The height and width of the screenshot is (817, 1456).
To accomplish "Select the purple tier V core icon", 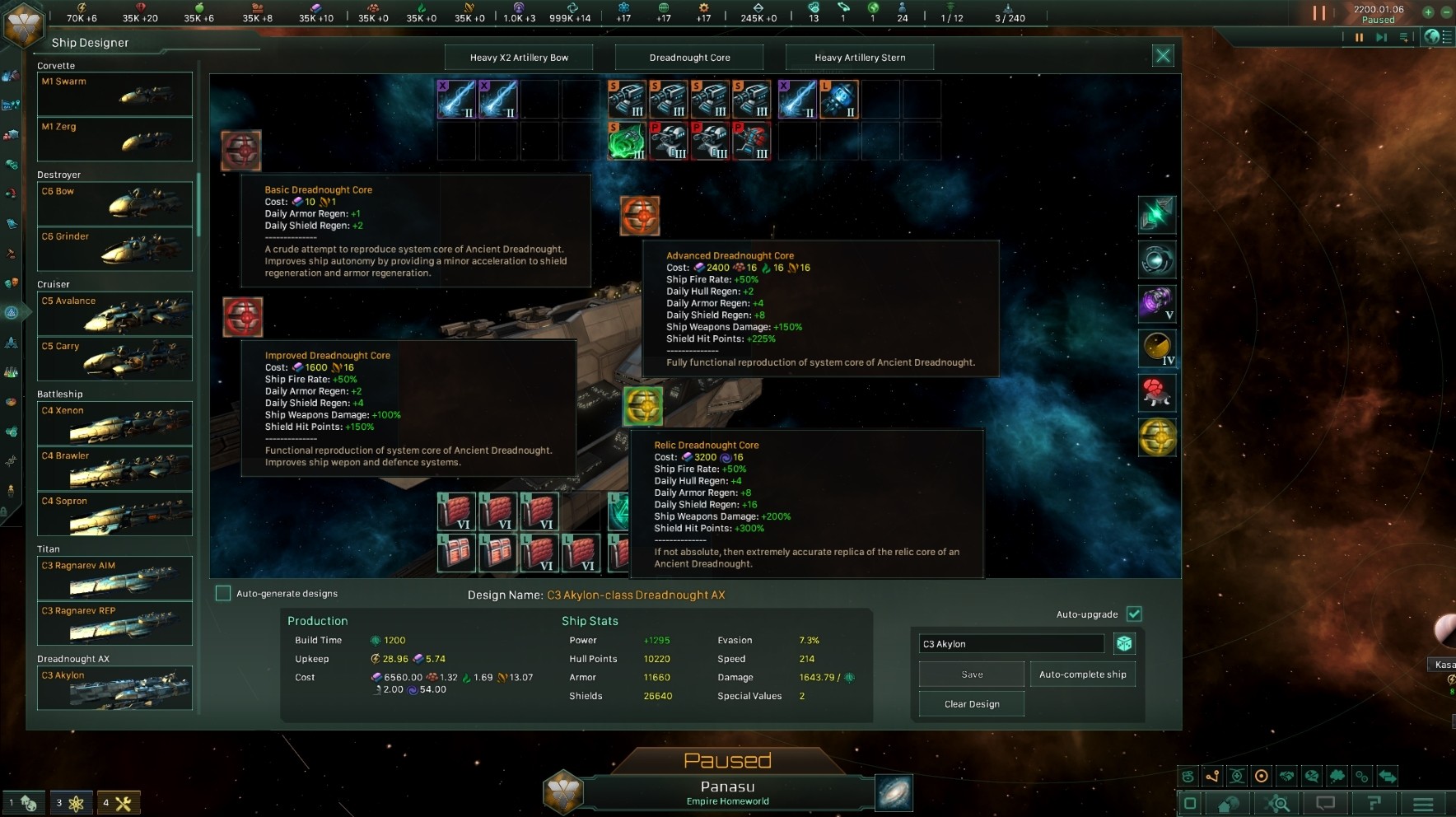I will (x=1158, y=303).
